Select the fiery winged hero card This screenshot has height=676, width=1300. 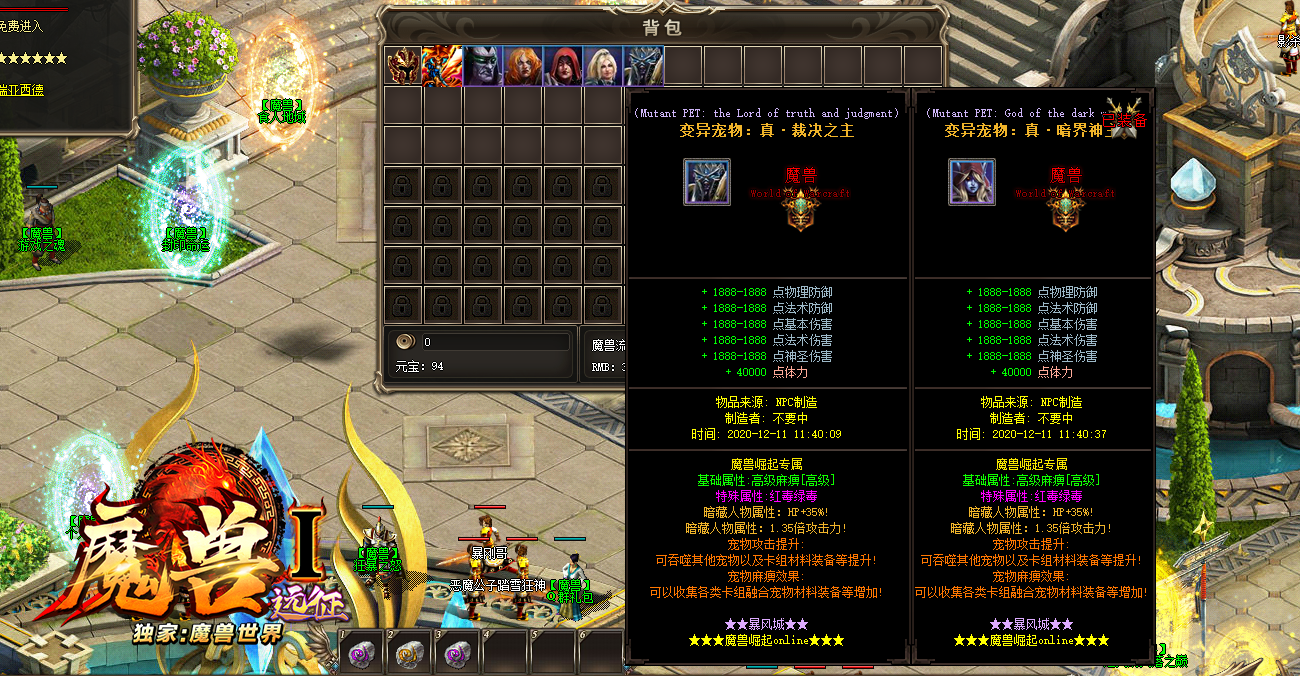tap(442, 66)
